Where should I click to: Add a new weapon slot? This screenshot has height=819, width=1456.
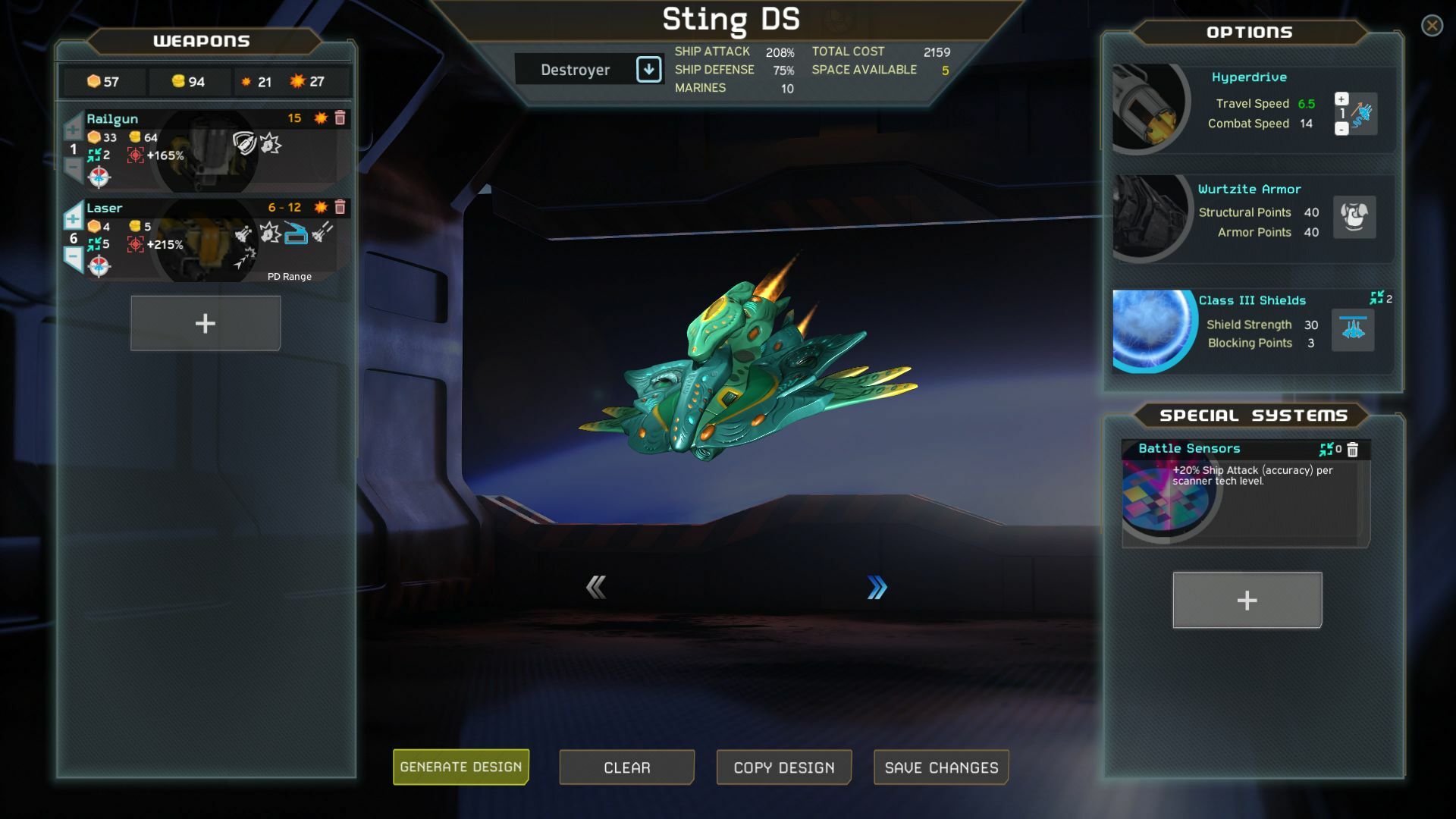tap(206, 324)
